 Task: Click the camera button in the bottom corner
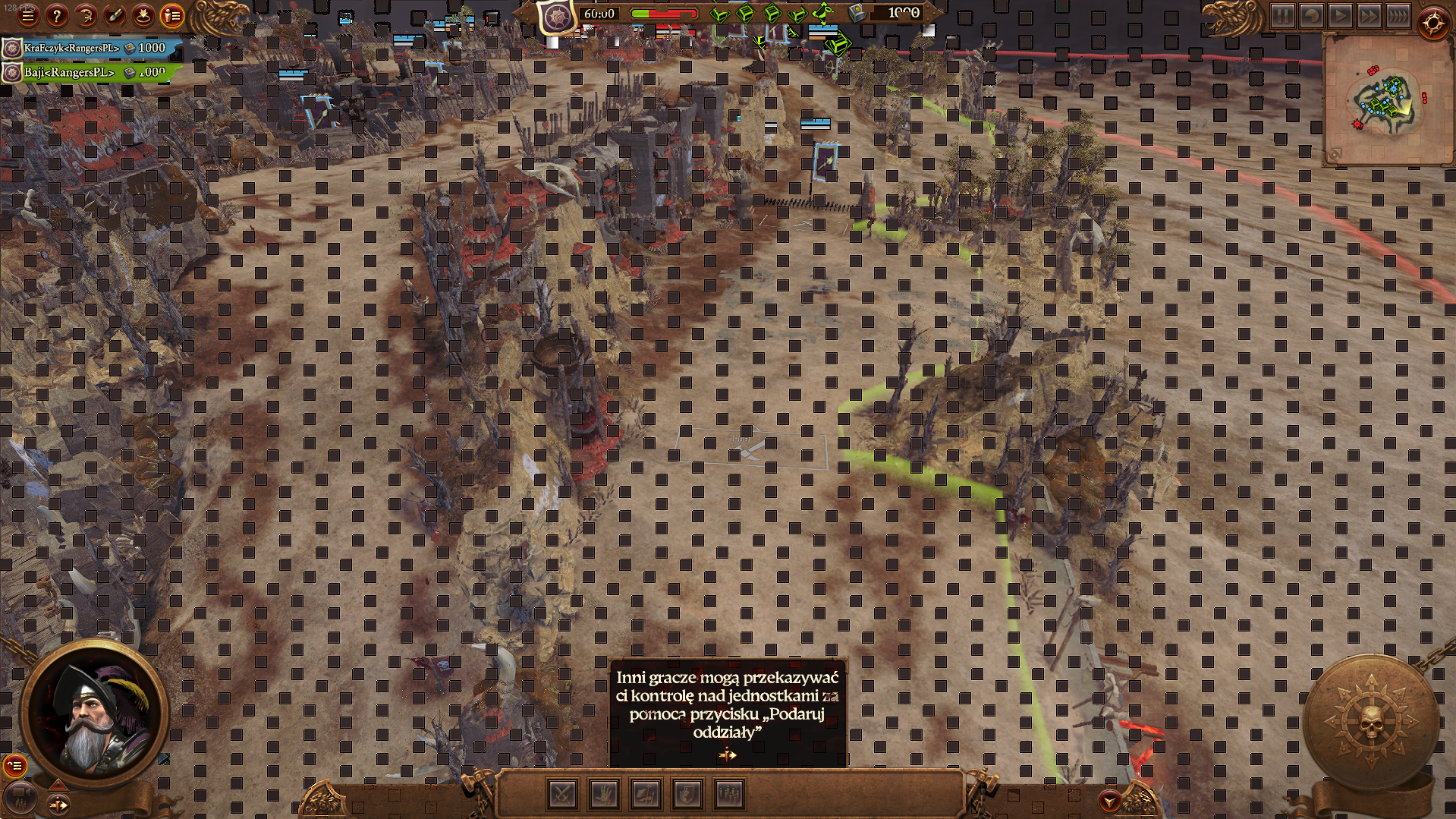tap(20, 797)
